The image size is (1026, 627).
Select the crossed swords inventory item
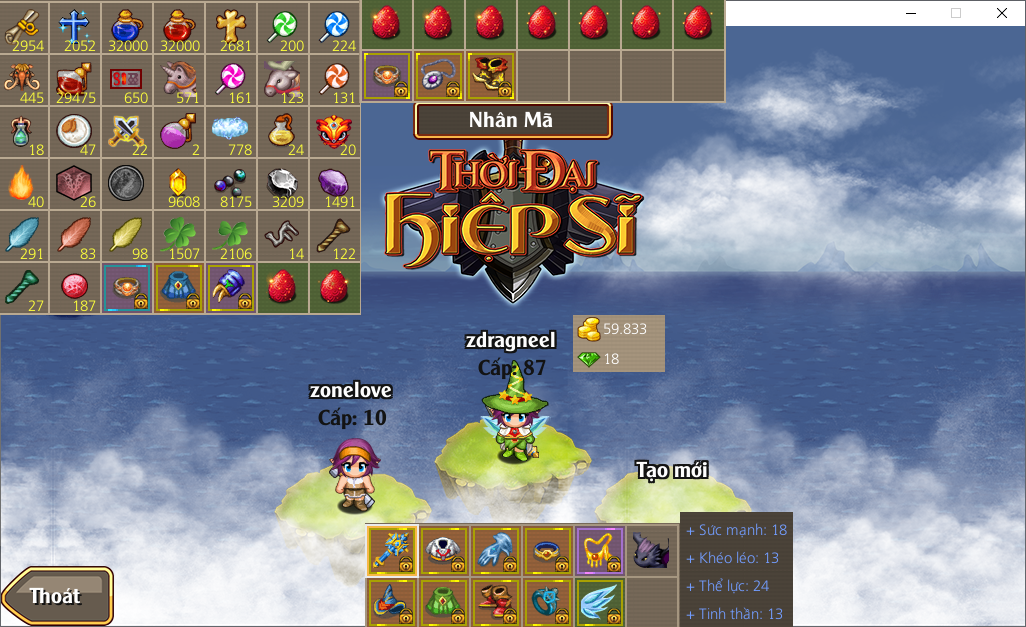click(128, 131)
